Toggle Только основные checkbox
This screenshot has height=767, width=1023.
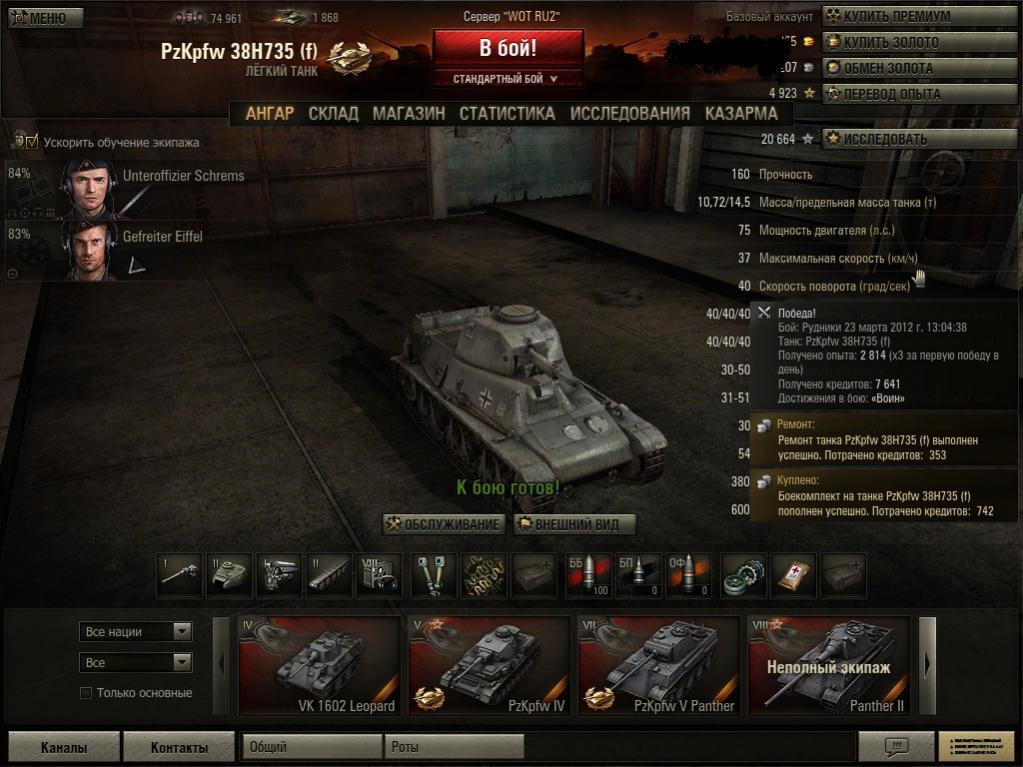(x=86, y=693)
